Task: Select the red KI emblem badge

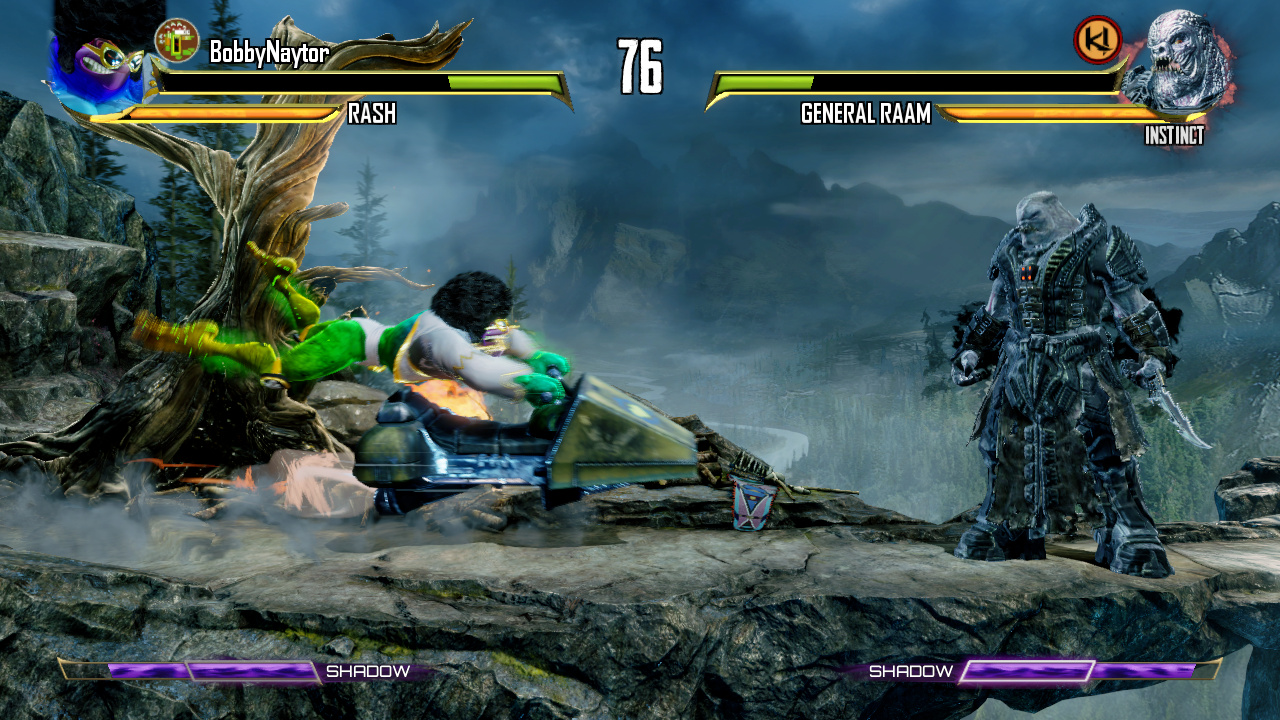Action: tap(1096, 40)
